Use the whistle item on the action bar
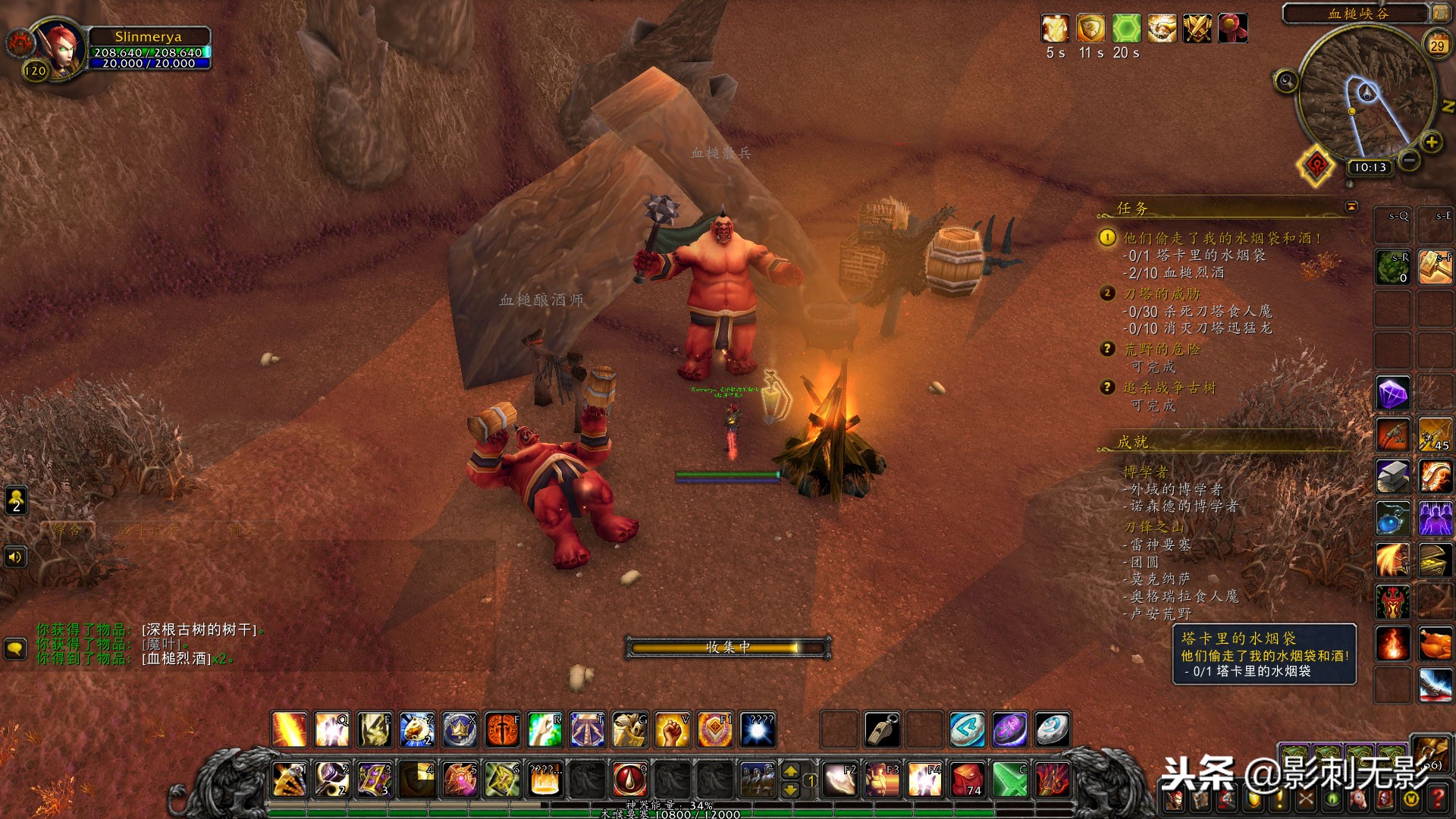Viewport: 1456px width, 819px height. point(882,730)
